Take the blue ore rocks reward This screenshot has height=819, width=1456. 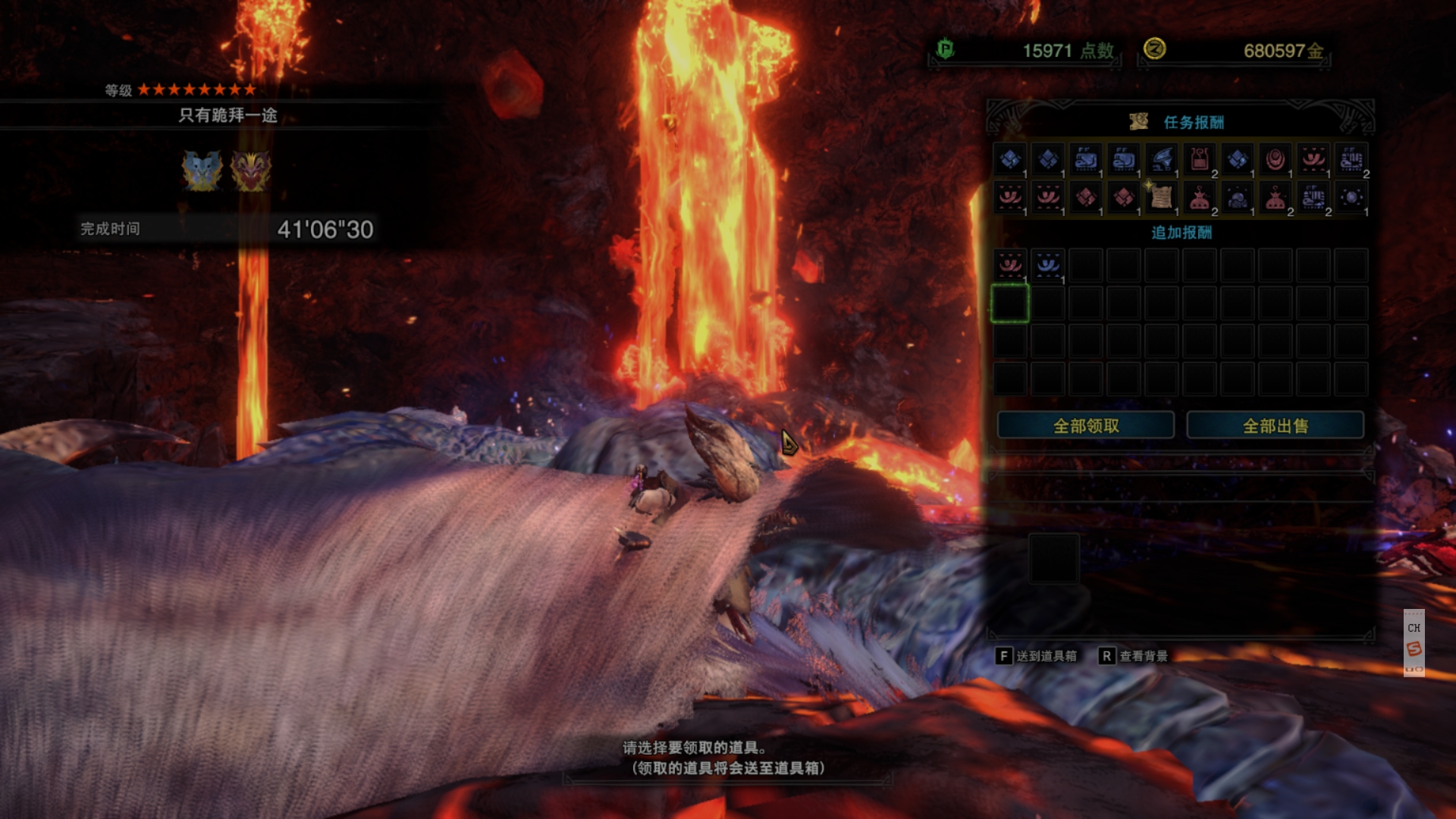pos(1238,199)
